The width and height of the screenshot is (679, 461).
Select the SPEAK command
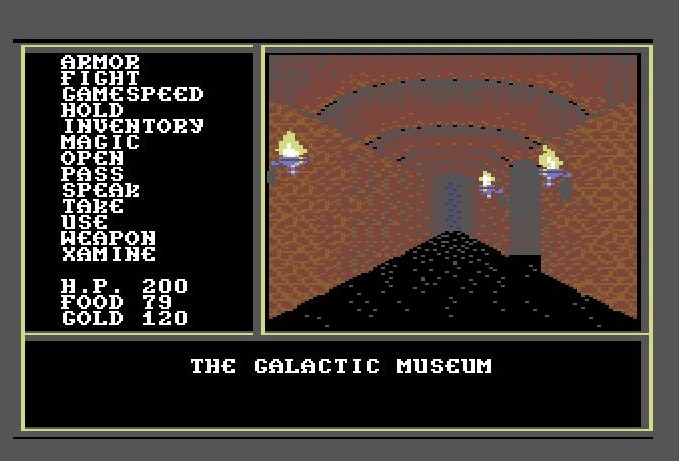100,190
